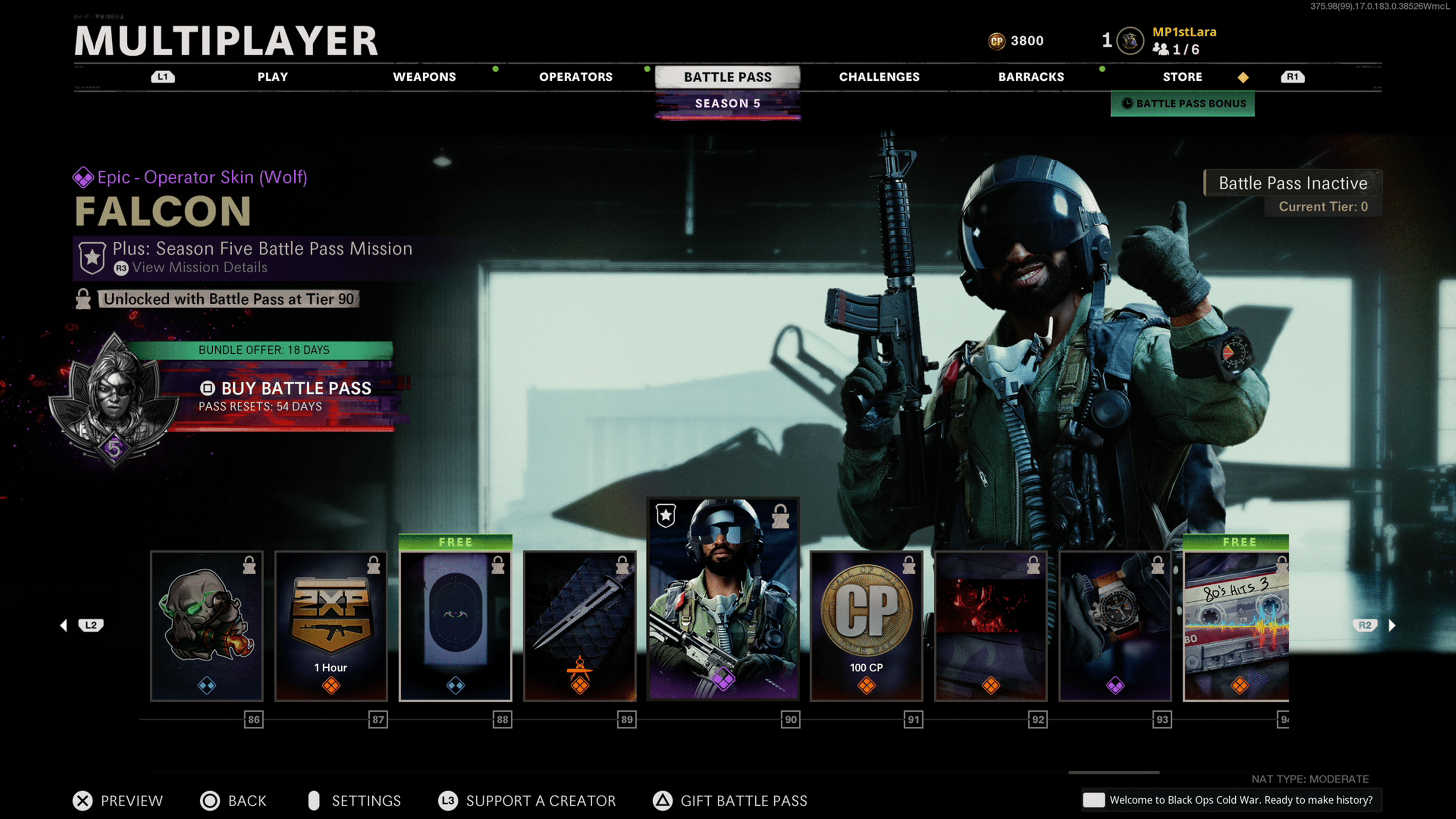The height and width of the screenshot is (819, 1456).
Task: Go to the Operators tab
Action: click(576, 77)
